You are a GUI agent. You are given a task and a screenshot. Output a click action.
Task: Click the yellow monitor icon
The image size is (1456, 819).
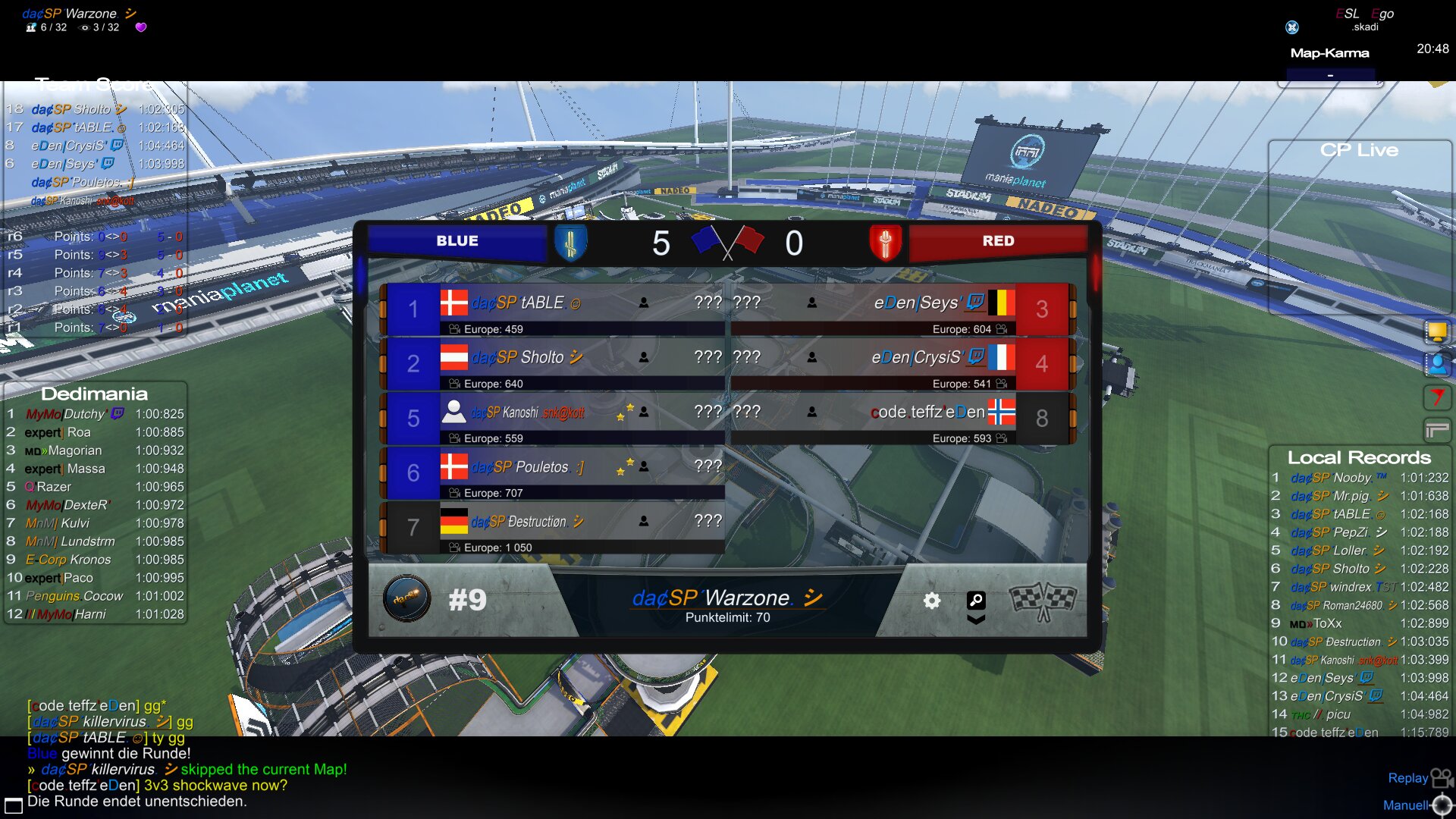1436,331
